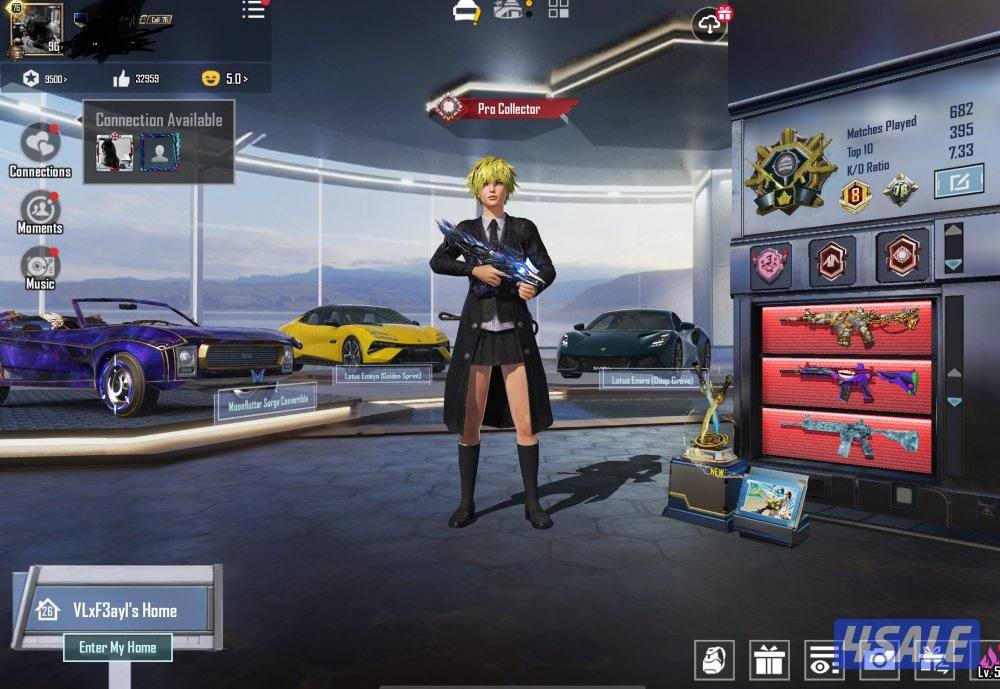Open the Moments feed
Screen dimensions: 1000x689
point(40,211)
